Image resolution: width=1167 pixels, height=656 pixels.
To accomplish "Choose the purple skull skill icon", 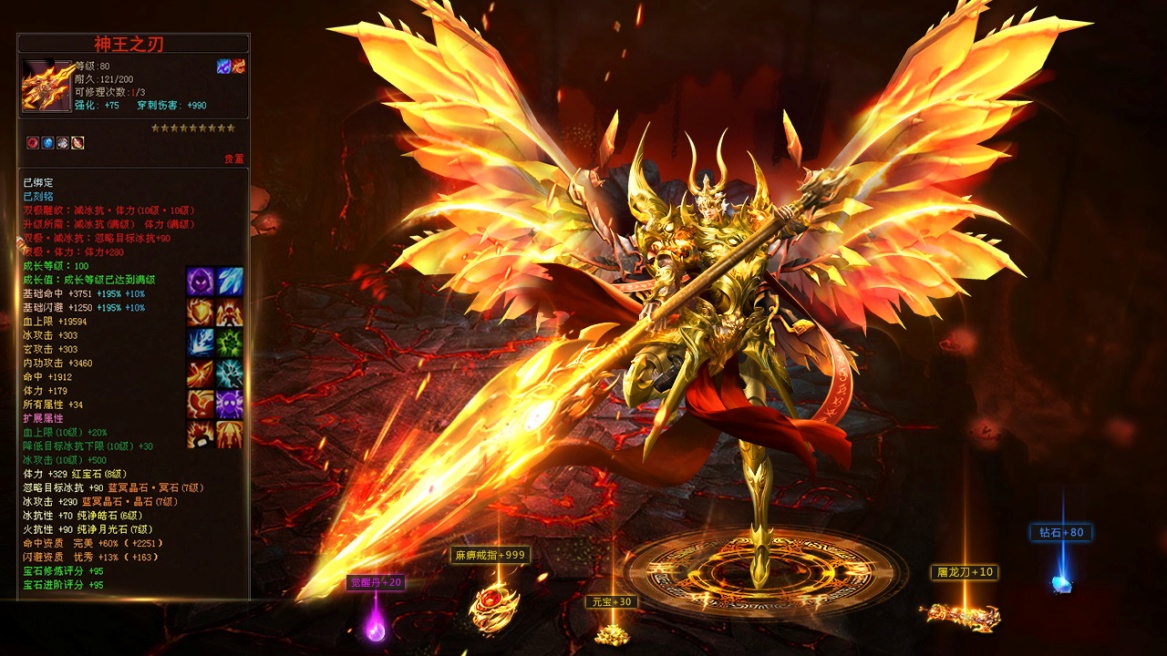I will click(x=230, y=404).
